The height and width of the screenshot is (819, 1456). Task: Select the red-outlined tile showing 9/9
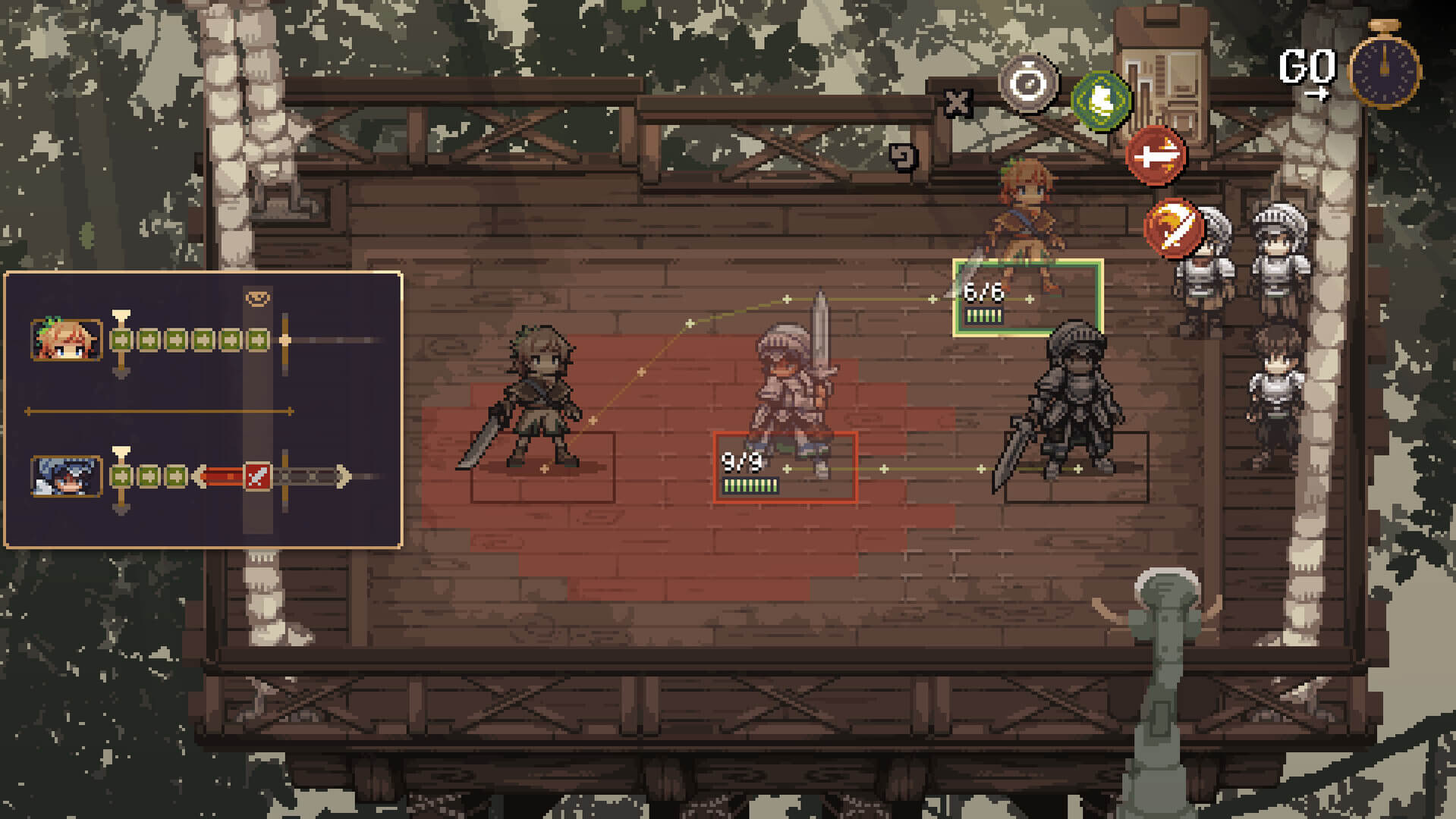[785, 467]
